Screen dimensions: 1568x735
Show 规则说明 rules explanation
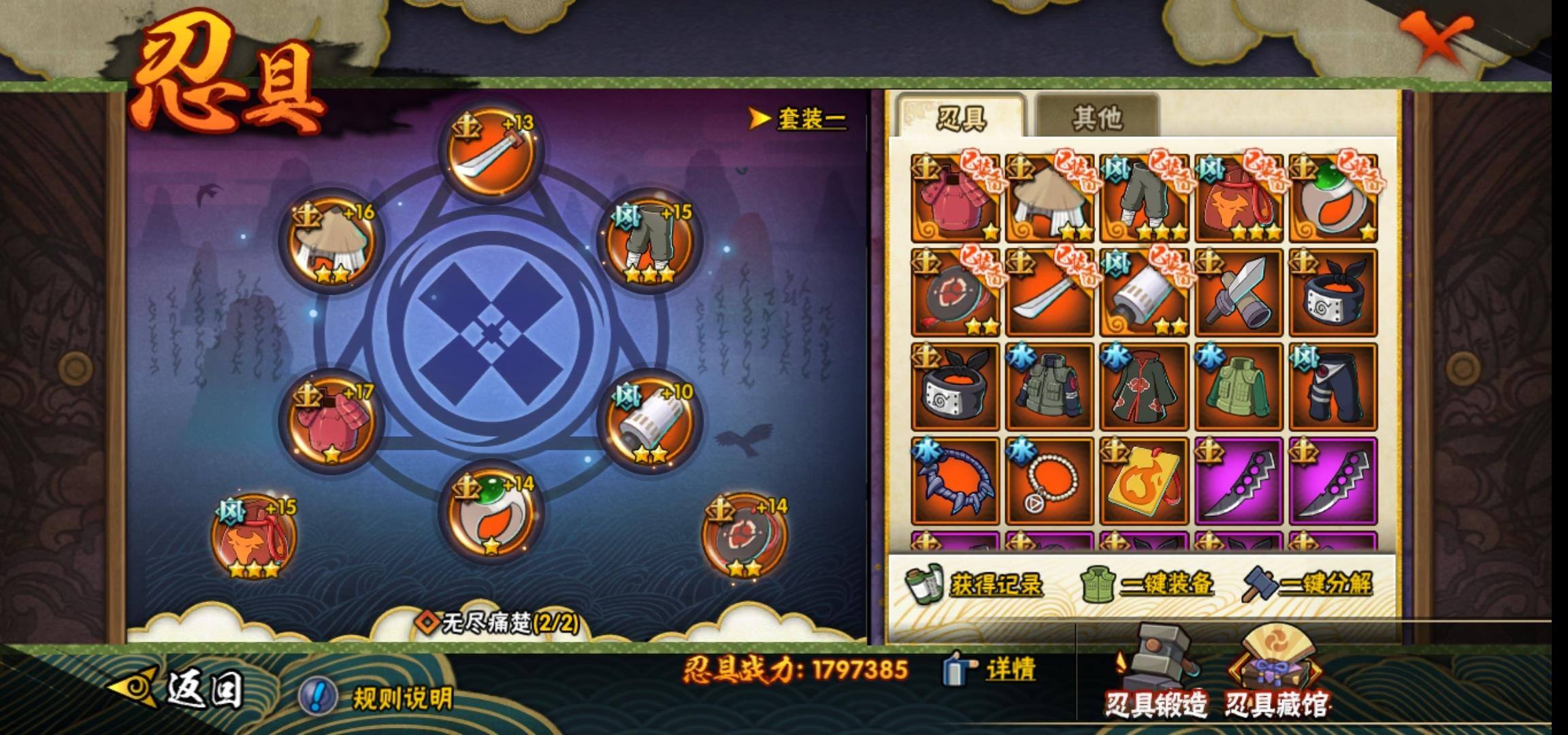tap(378, 698)
